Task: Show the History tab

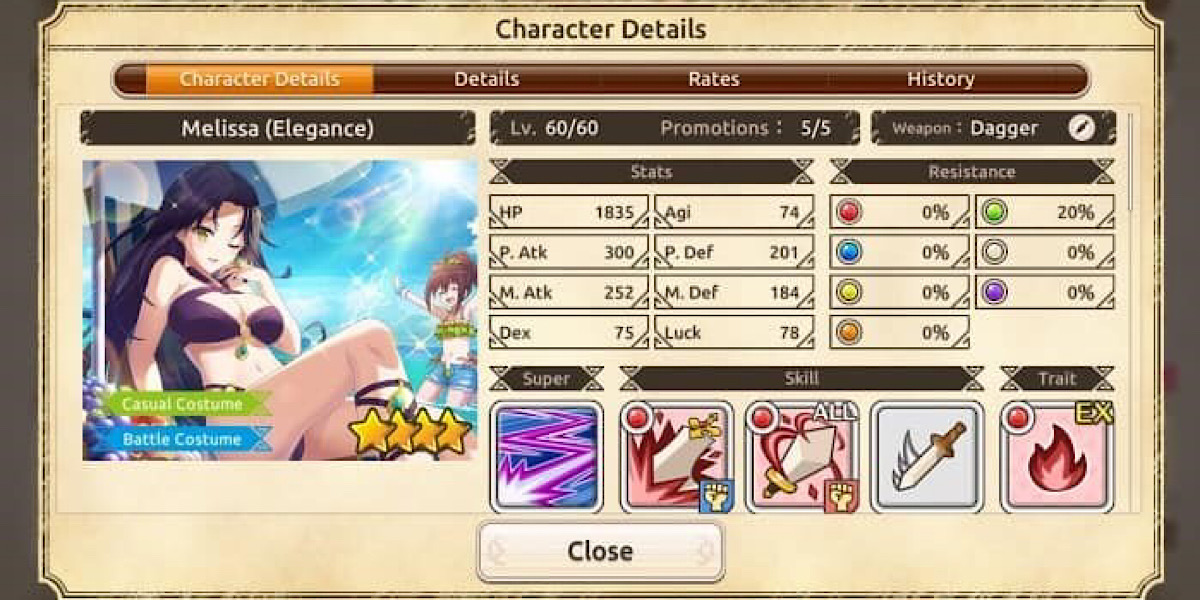Action: click(x=940, y=79)
